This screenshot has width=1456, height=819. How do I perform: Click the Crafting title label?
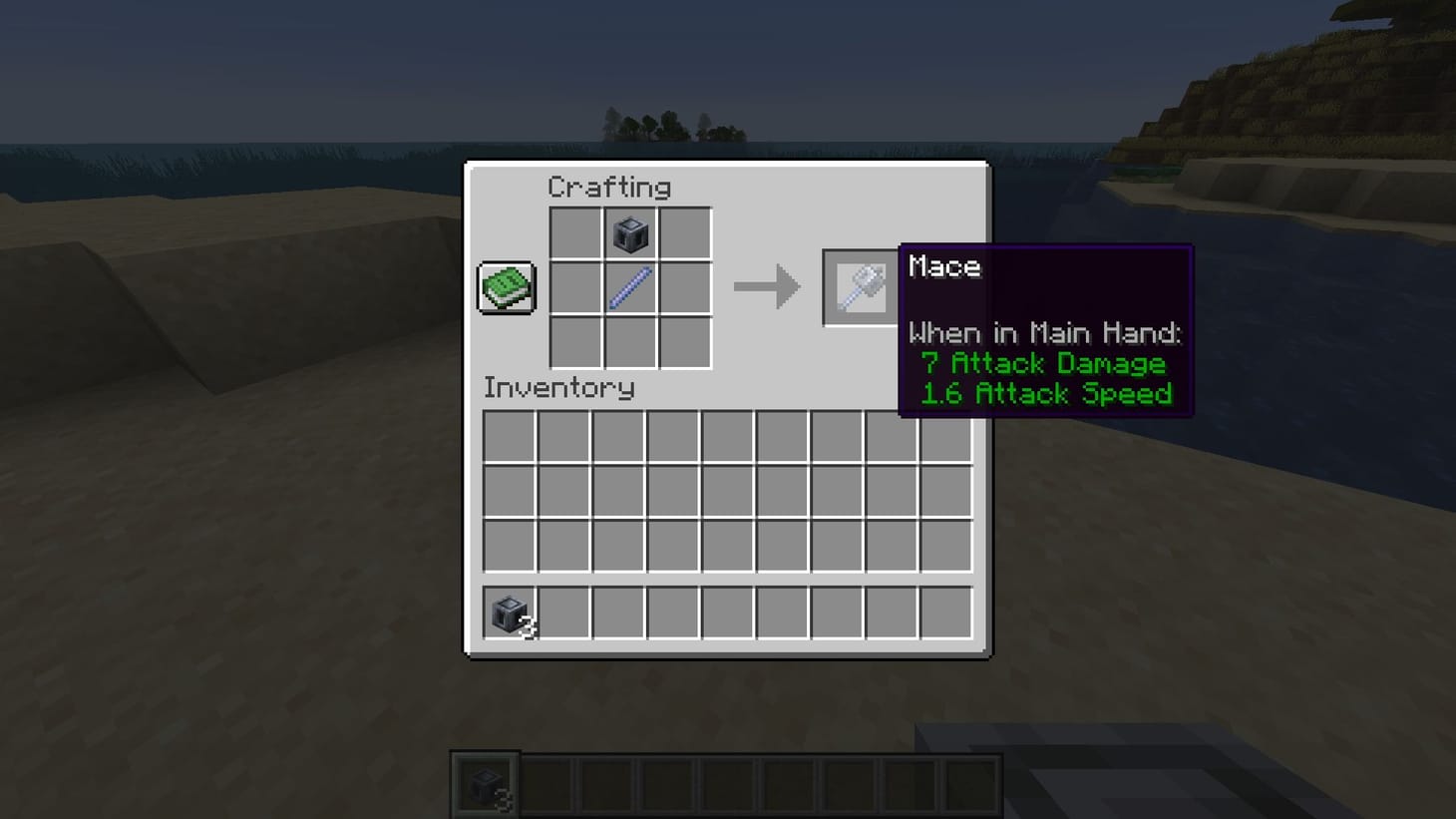coord(610,187)
